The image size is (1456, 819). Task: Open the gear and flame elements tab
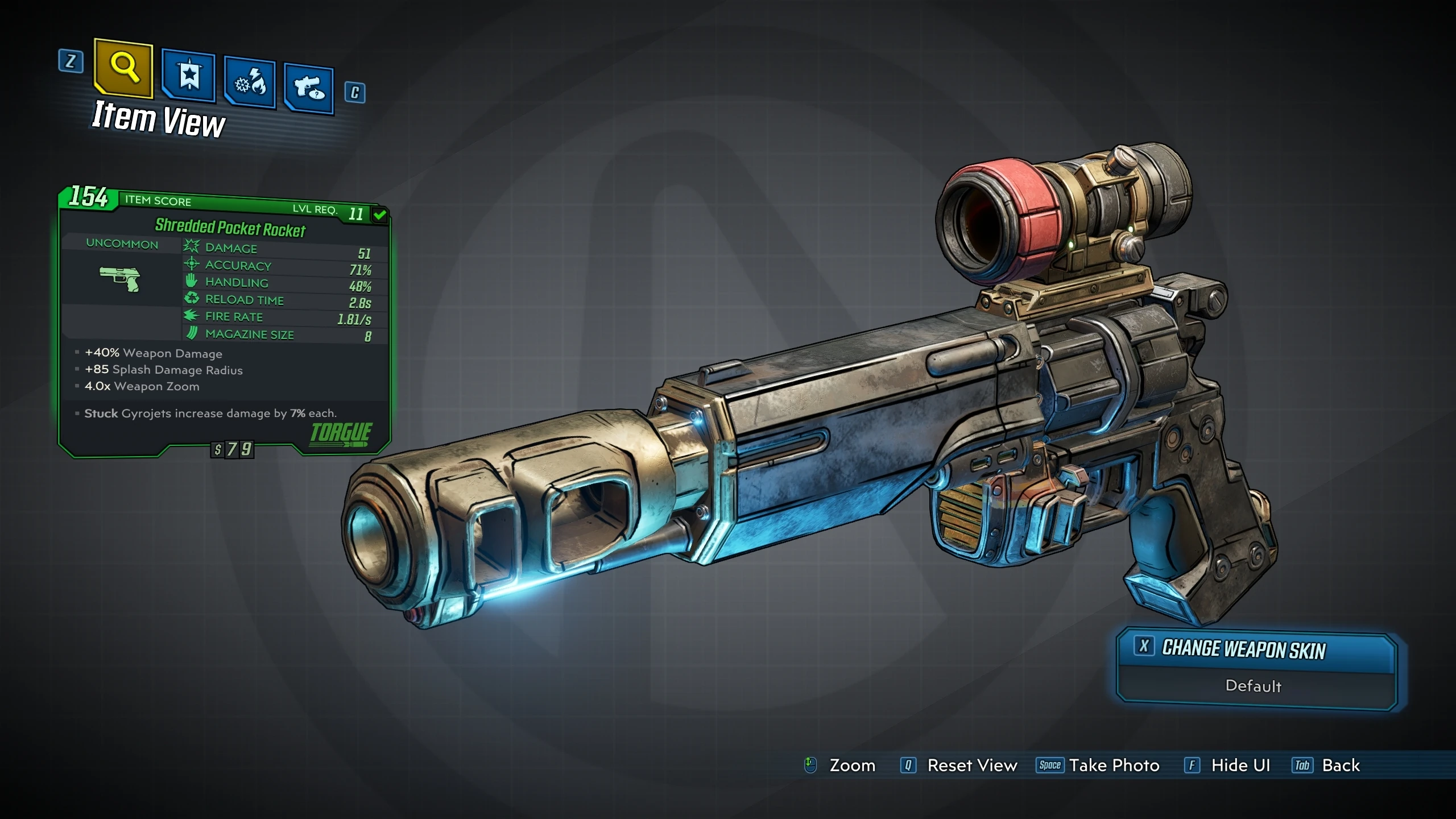[250, 83]
